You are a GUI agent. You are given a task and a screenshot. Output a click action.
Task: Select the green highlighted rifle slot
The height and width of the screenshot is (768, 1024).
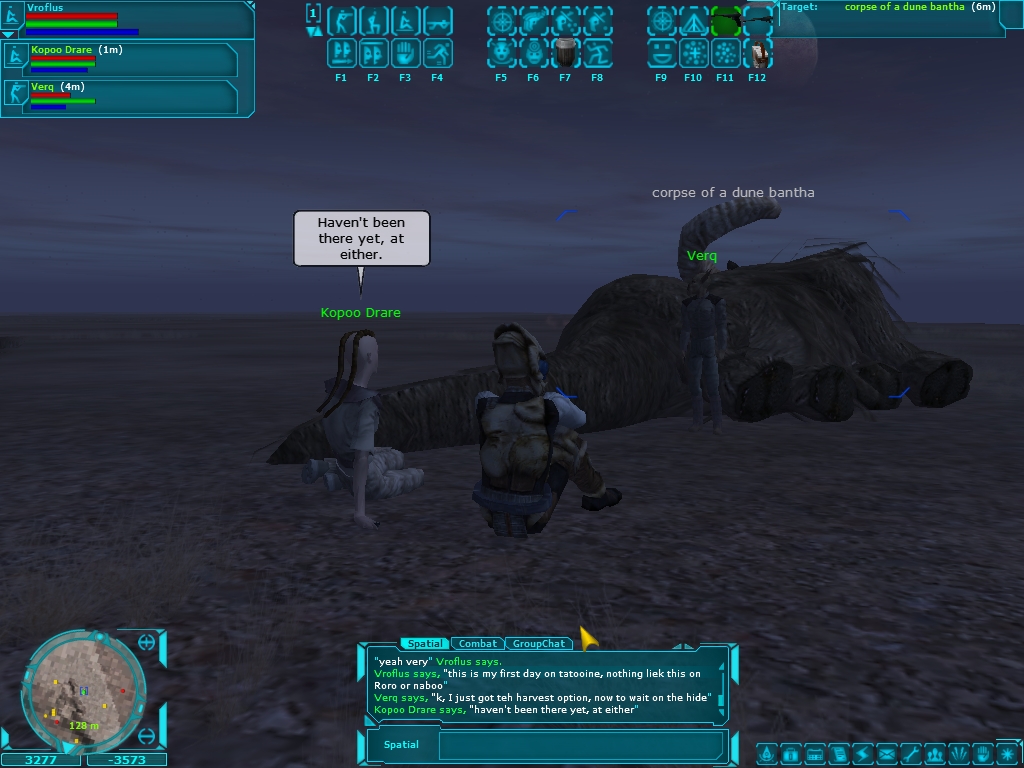(725, 21)
